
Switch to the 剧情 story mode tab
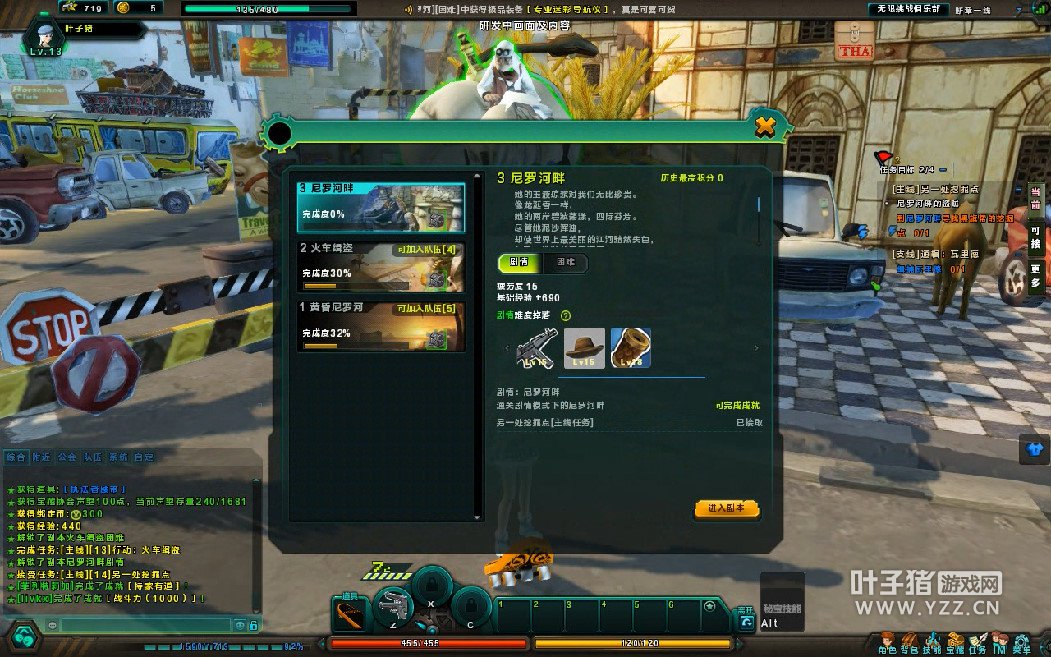(x=519, y=263)
